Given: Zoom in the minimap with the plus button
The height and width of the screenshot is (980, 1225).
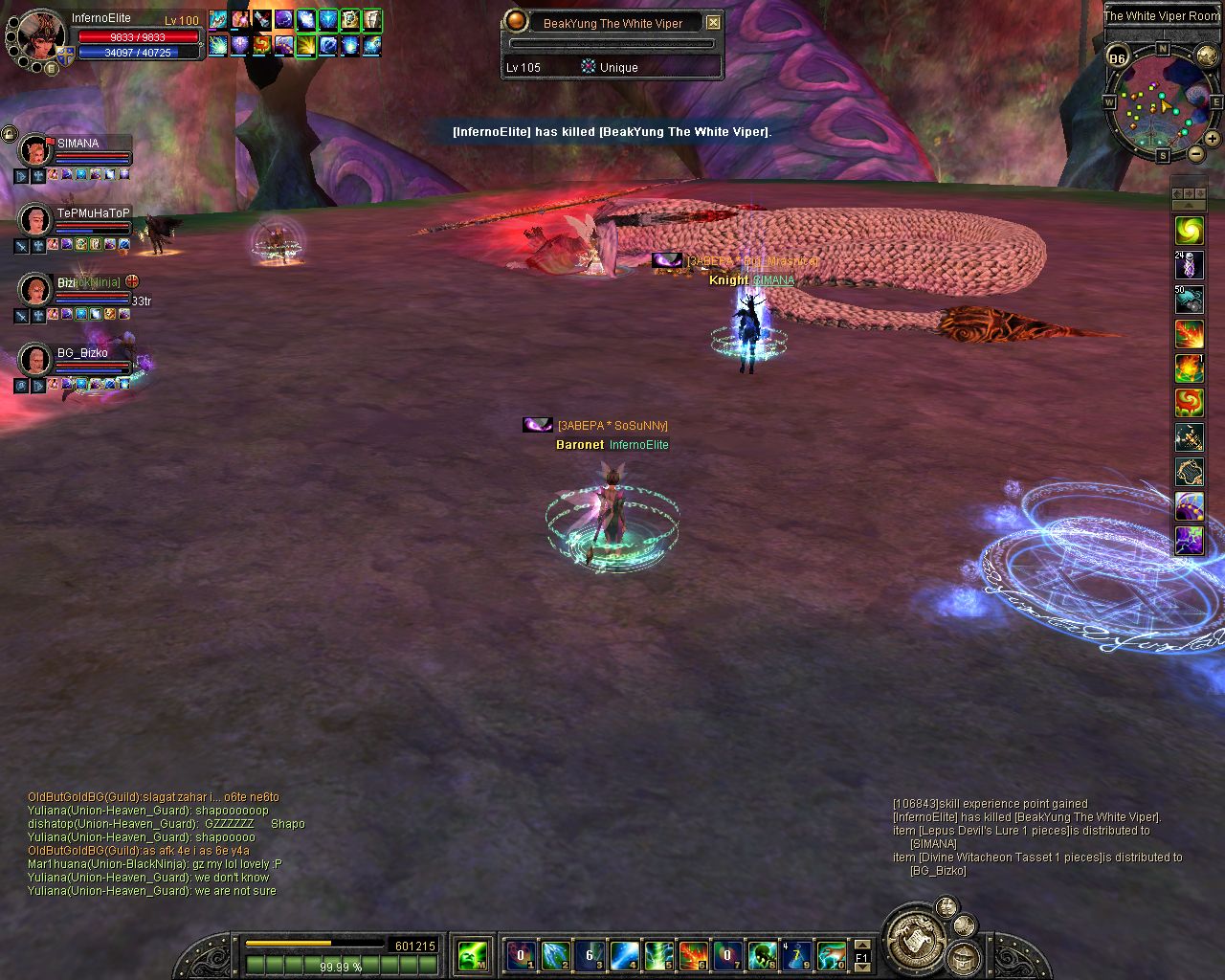Looking at the screenshot, I should click(1213, 139).
